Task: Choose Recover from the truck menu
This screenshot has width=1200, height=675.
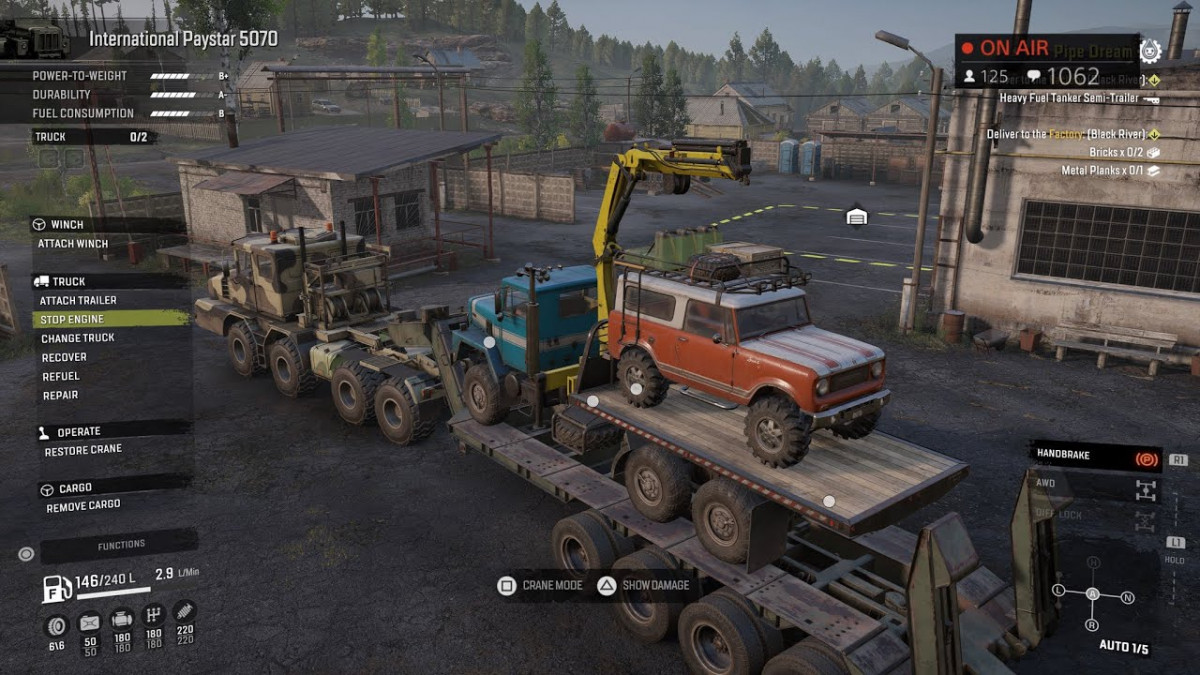Action: pyautogui.click(x=64, y=357)
